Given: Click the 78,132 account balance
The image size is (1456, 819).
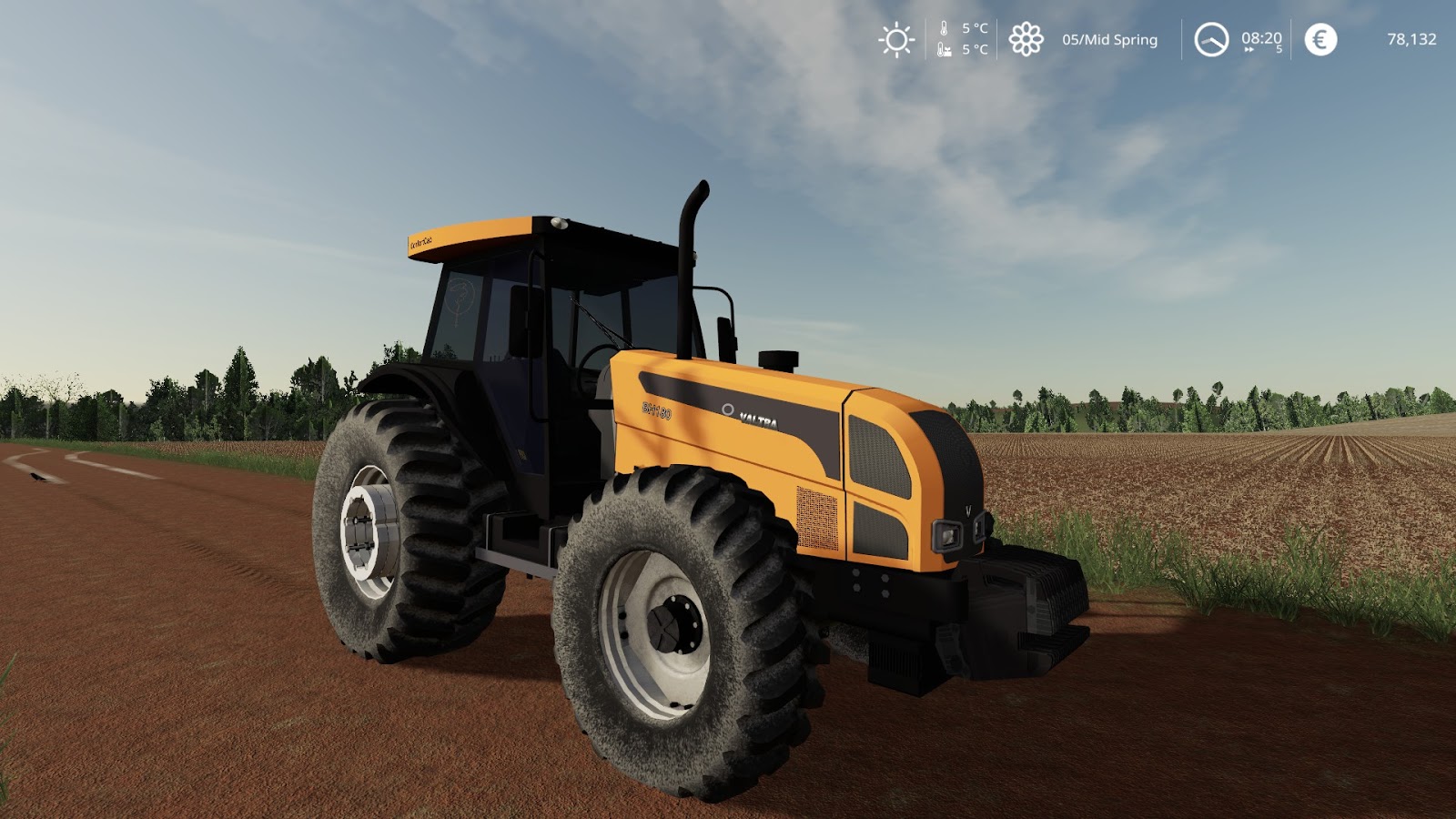Looking at the screenshot, I should click(x=1412, y=39).
